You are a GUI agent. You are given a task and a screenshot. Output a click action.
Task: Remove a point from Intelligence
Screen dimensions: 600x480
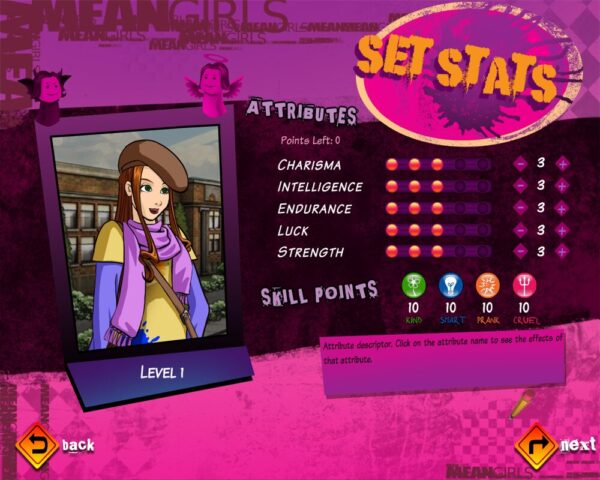520,186
